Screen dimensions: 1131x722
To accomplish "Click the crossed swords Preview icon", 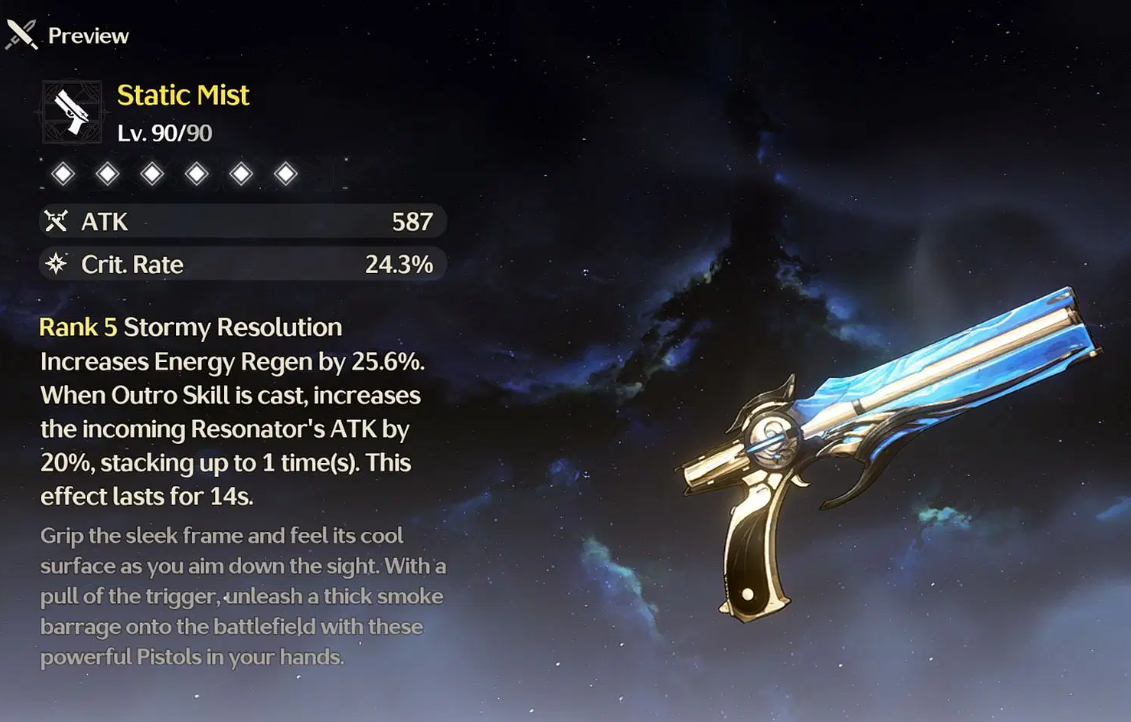I will (x=22, y=35).
